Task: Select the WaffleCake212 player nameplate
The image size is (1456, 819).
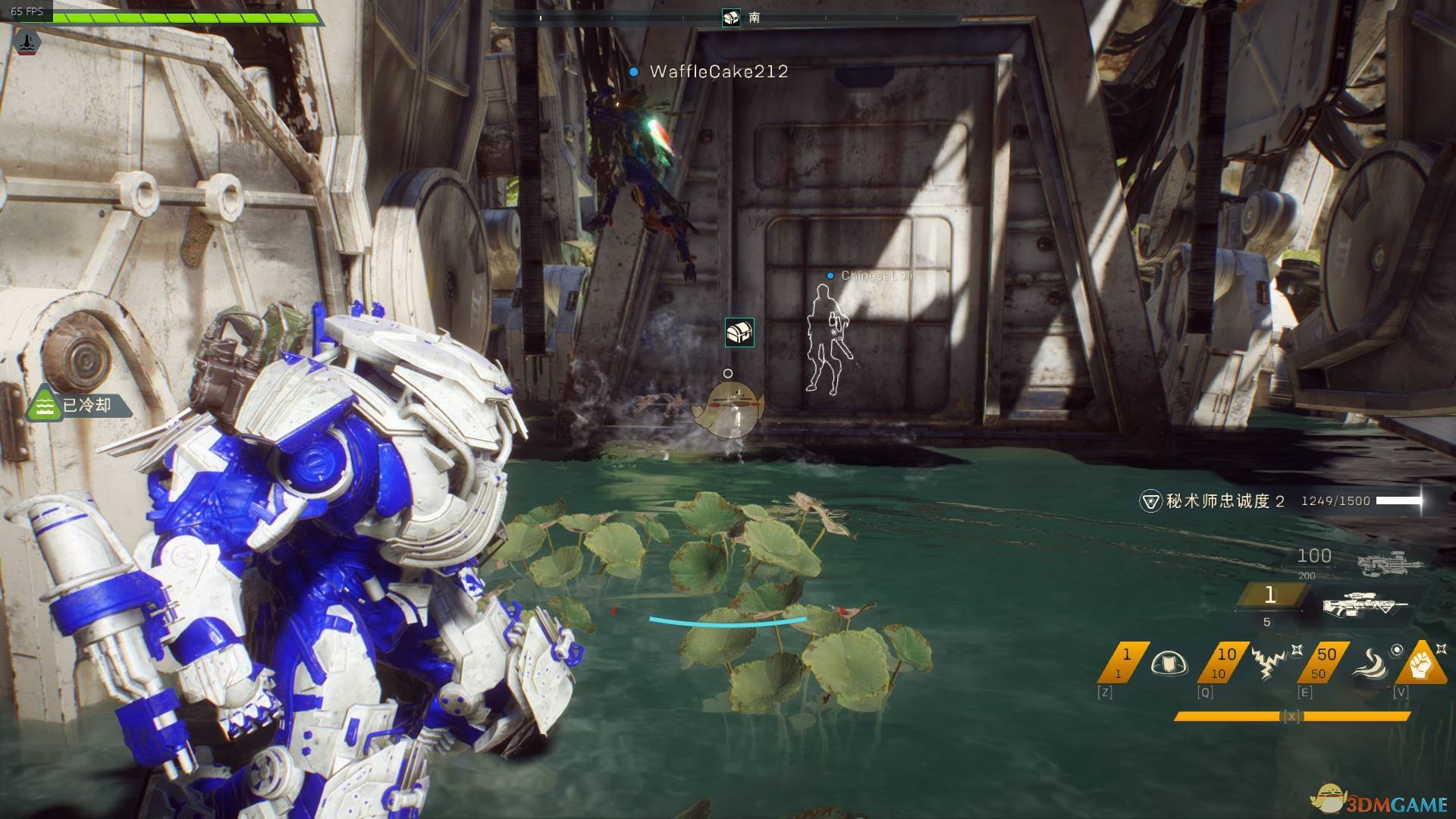Action: click(718, 71)
